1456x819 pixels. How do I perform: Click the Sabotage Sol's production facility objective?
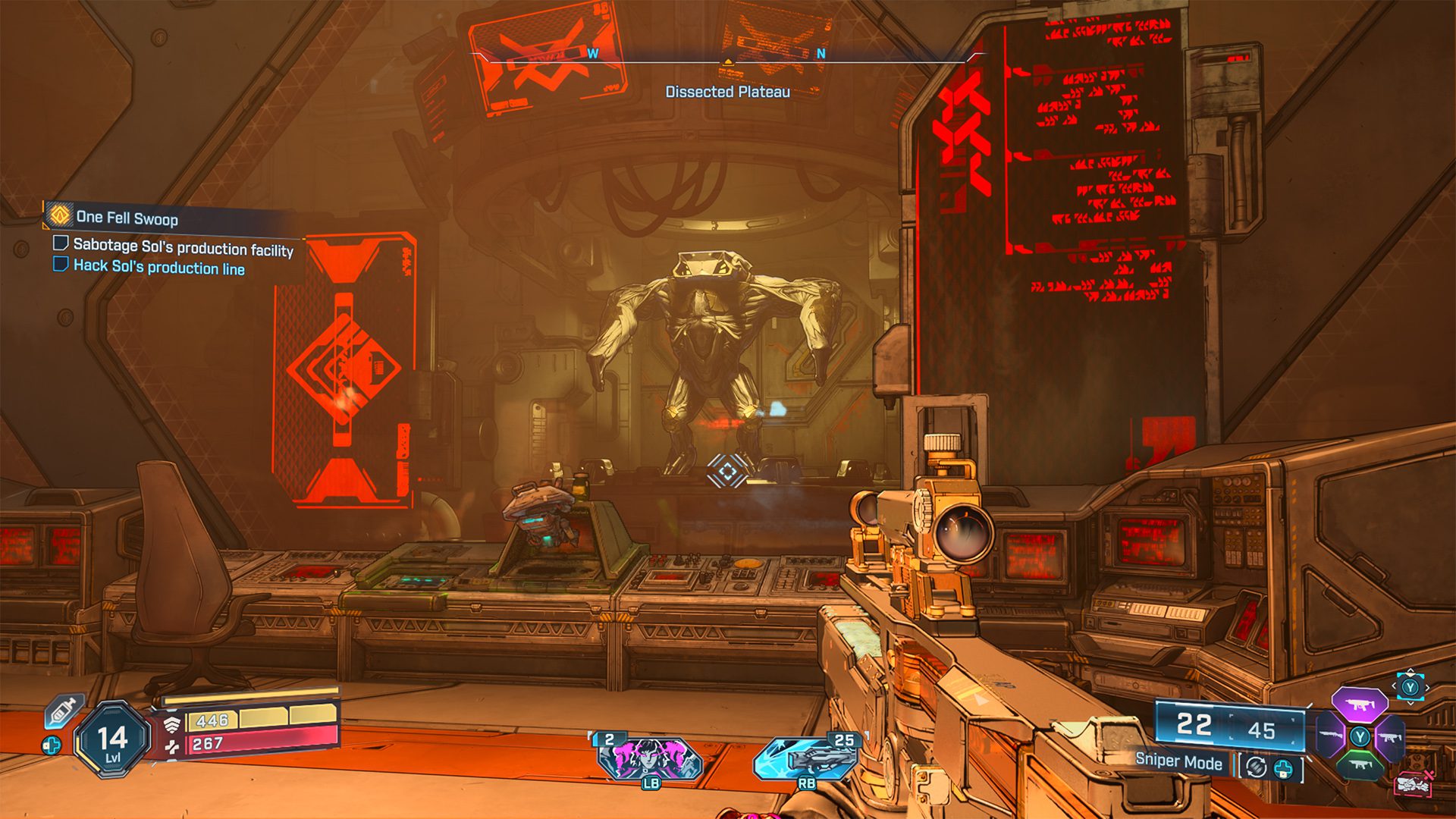(182, 247)
